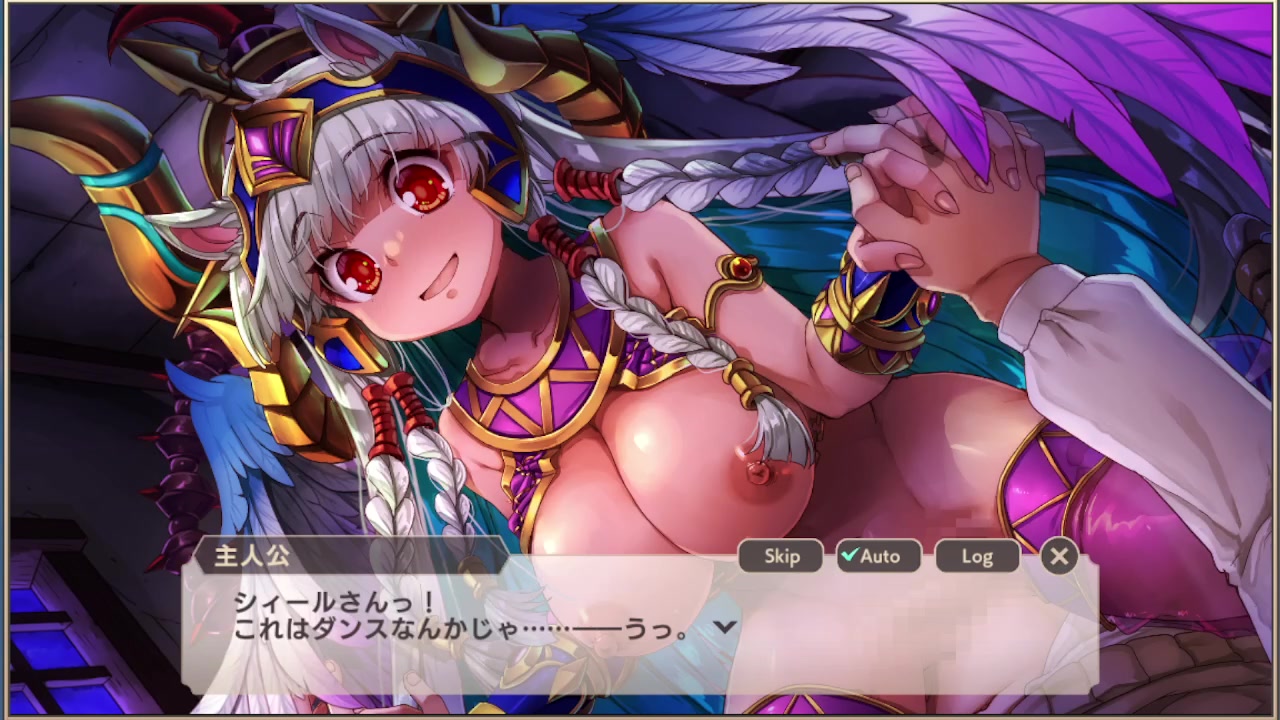Skip the dialogue scene
Screen dimensions: 1280x720
(x=781, y=556)
